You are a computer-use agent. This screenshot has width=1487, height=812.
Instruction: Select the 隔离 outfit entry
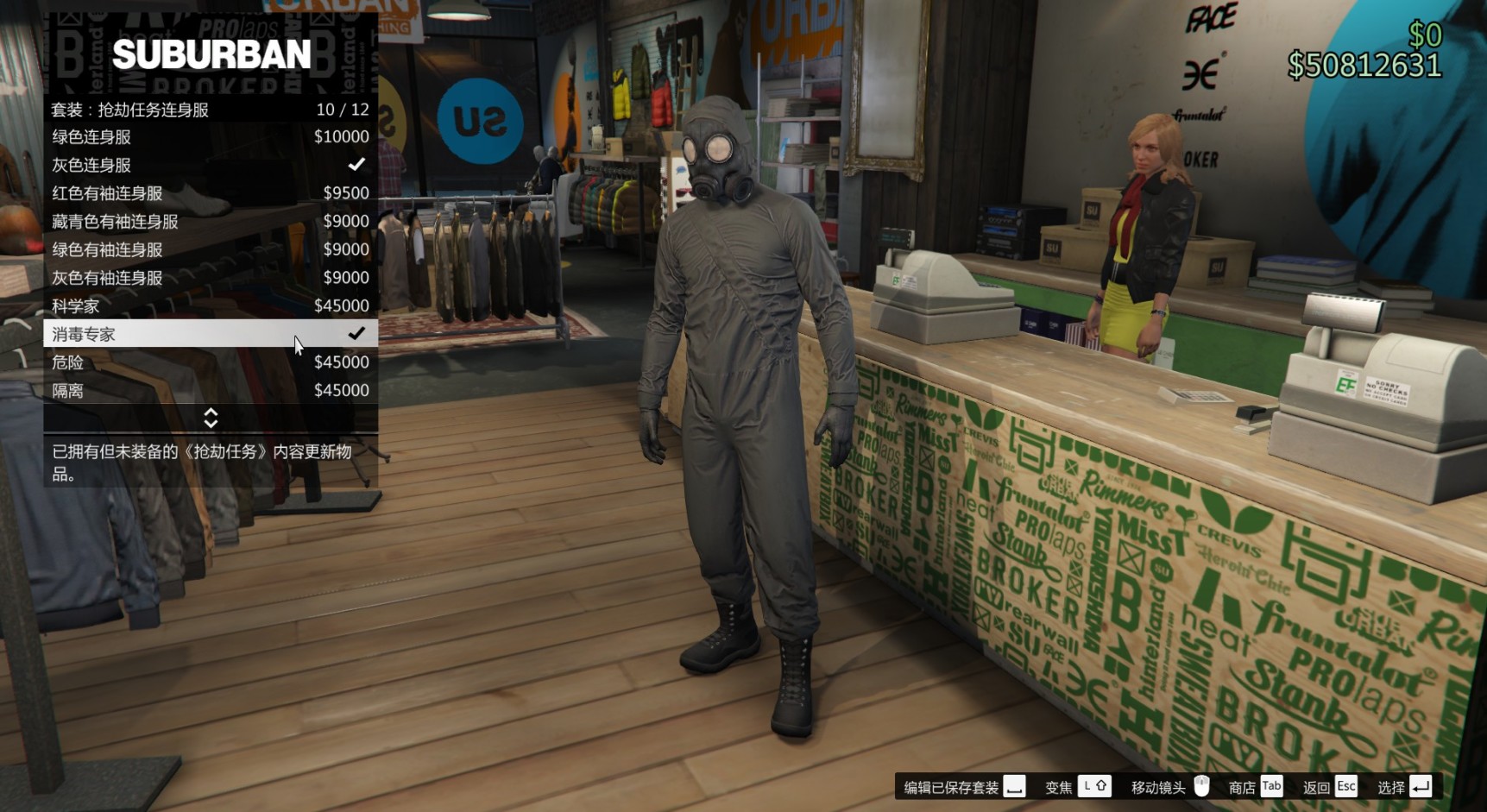tap(210, 390)
